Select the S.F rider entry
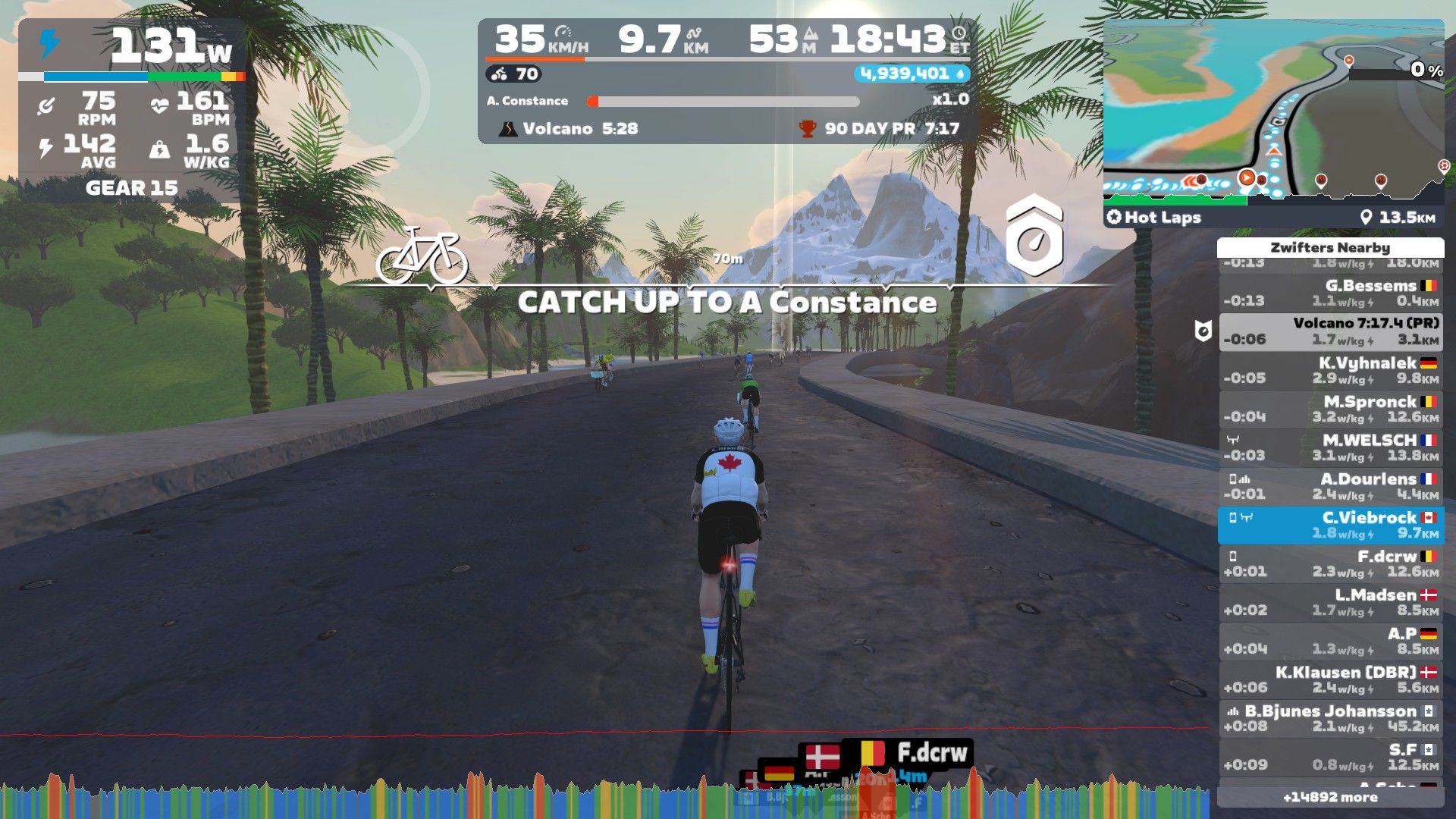1456x819 pixels. pyautogui.click(x=1331, y=757)
